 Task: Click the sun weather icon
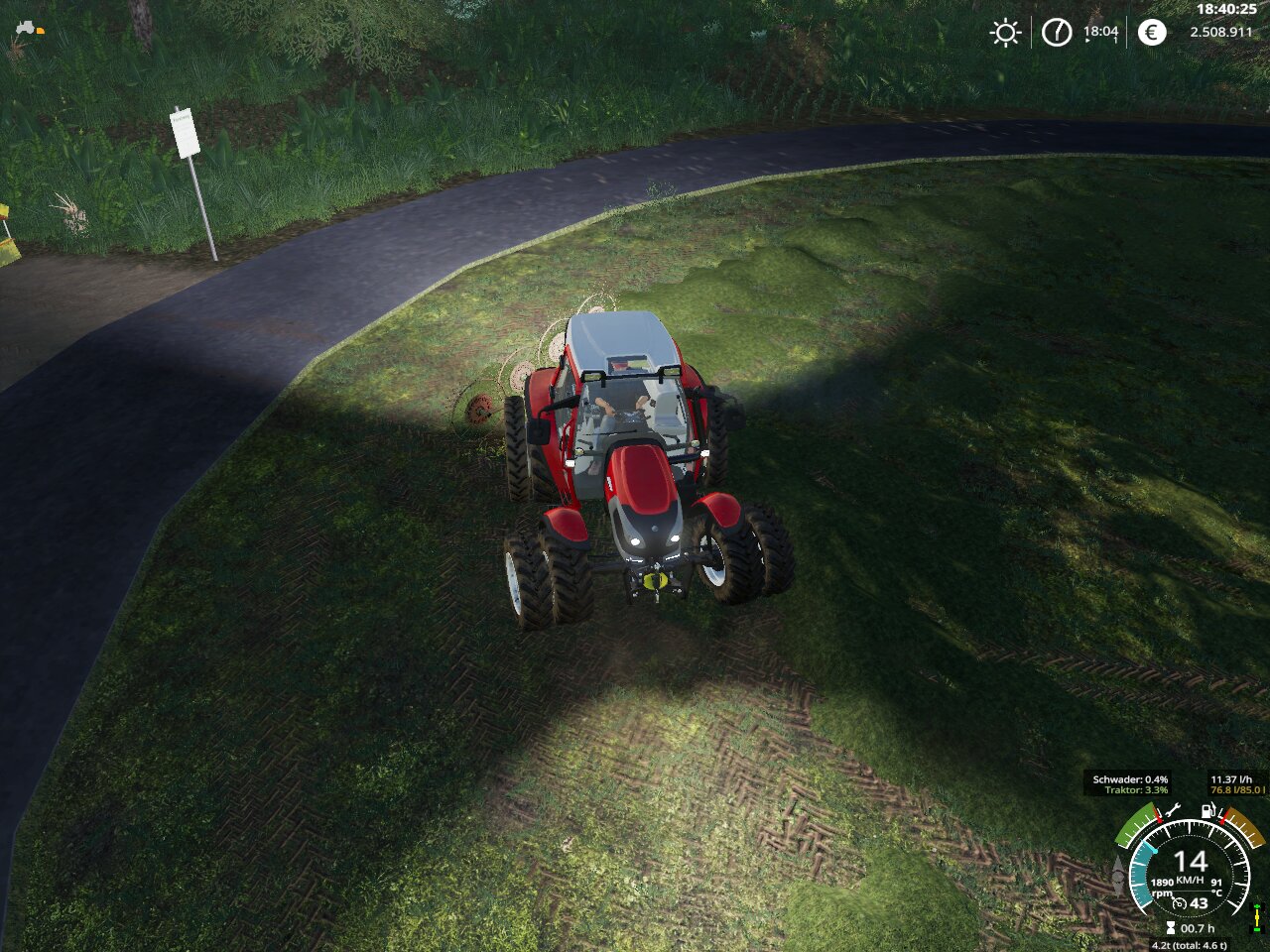pos(1005,33)
